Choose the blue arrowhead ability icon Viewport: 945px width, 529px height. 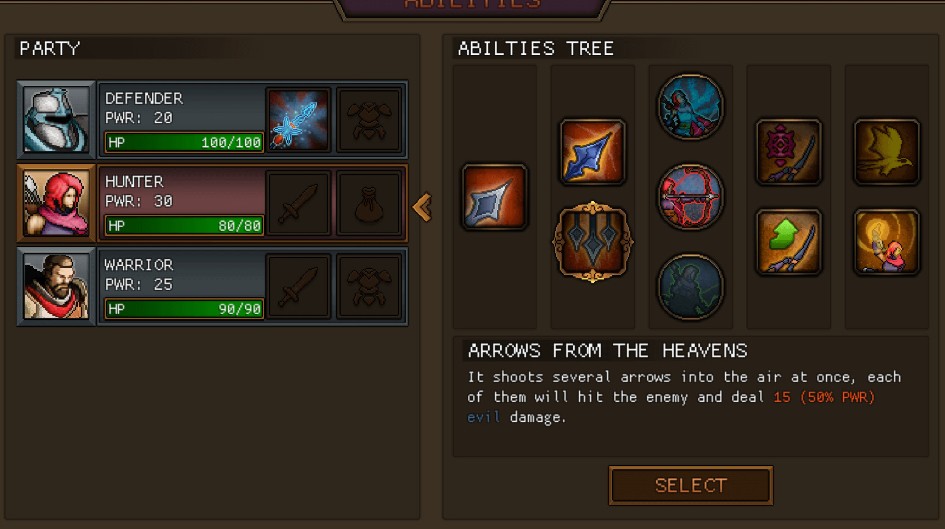pyautogui.click(x=592, y=151)
